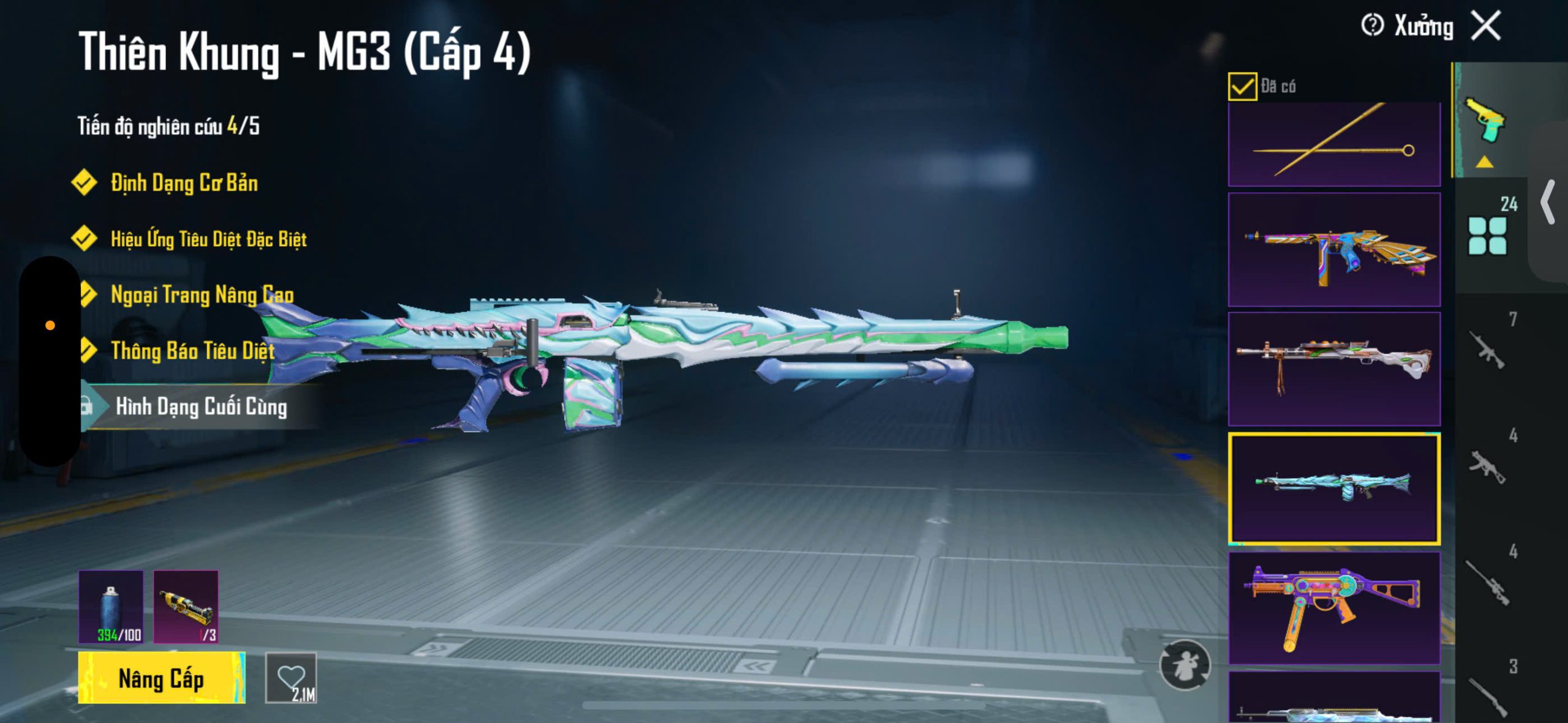Select the blue paint spray material slot
Screen dimensions: 1568x723
coord(111,606)
